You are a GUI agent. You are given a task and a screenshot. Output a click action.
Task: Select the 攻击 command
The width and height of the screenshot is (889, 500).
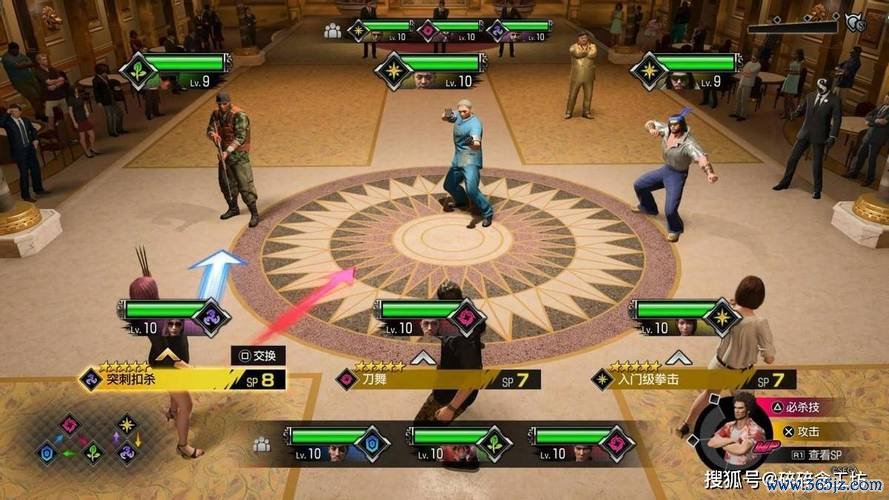coord(801,431)
